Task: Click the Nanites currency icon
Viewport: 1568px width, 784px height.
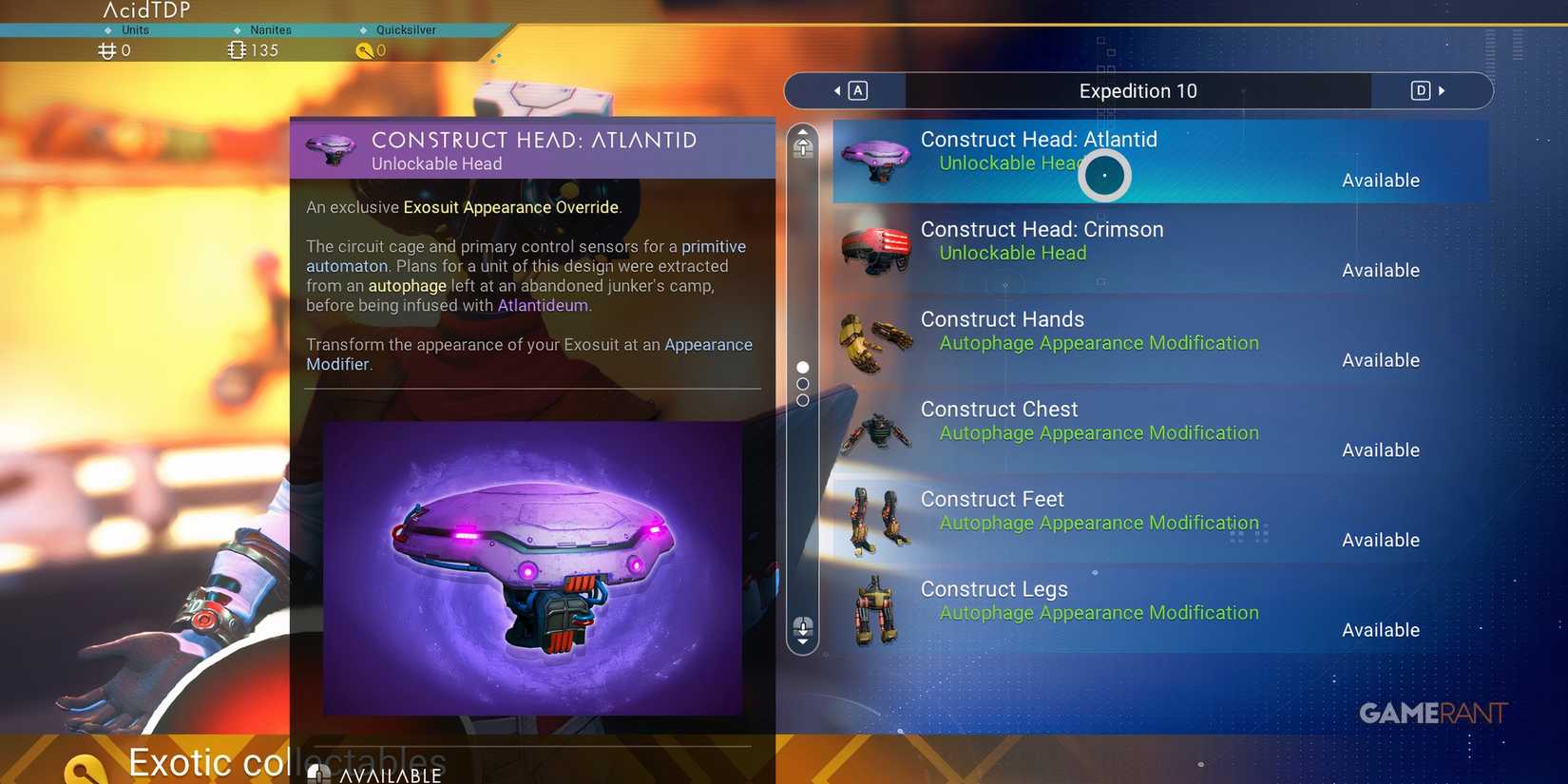Action: point(237,49)
